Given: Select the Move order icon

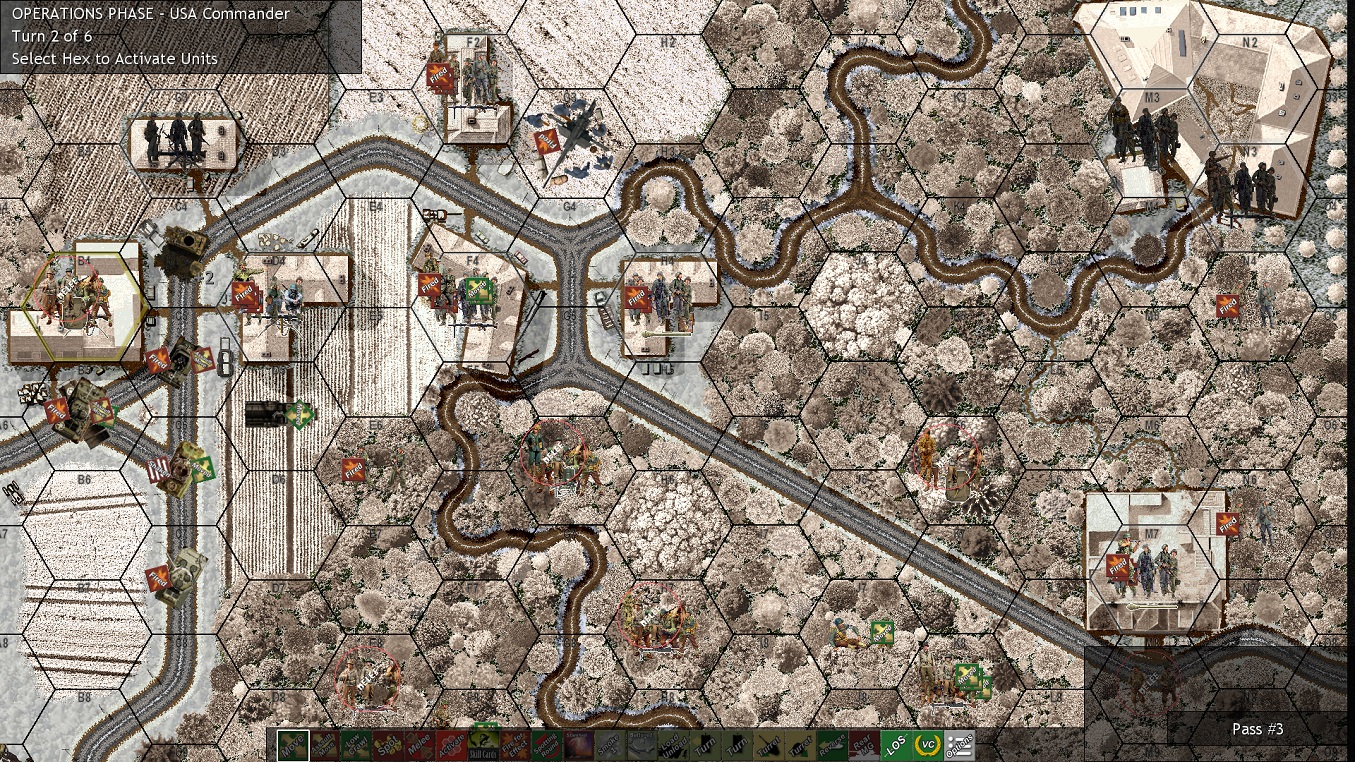Looking at the screenshot, I should tap(291, 747).
